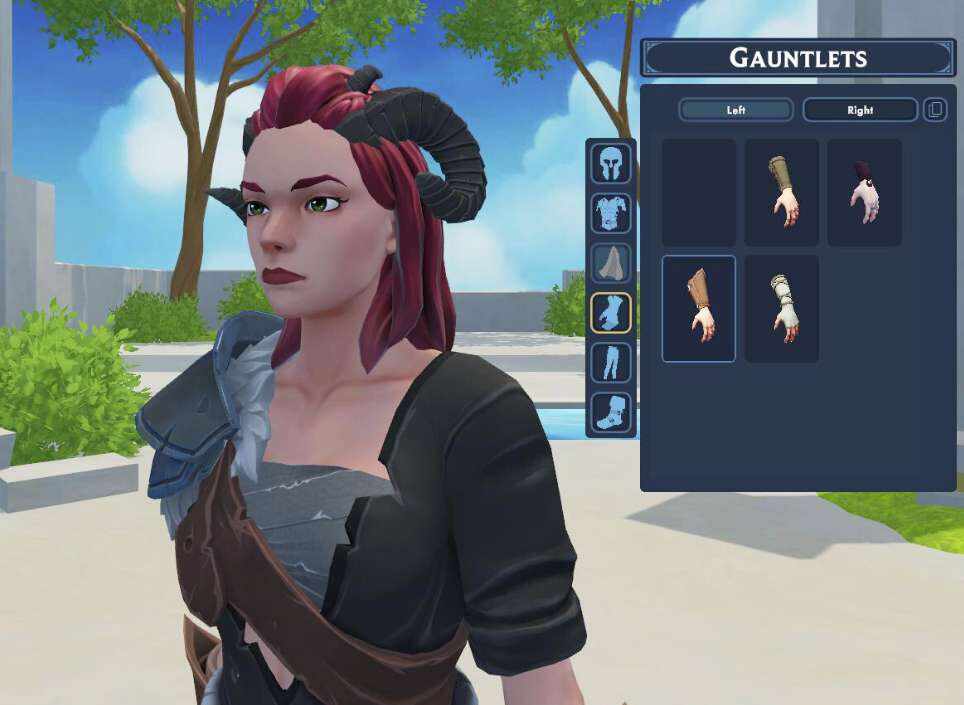This screenshot has height=705, width=964.
Task: Pick the brown leather bracer gauntlet
Action: click(699, 308)
